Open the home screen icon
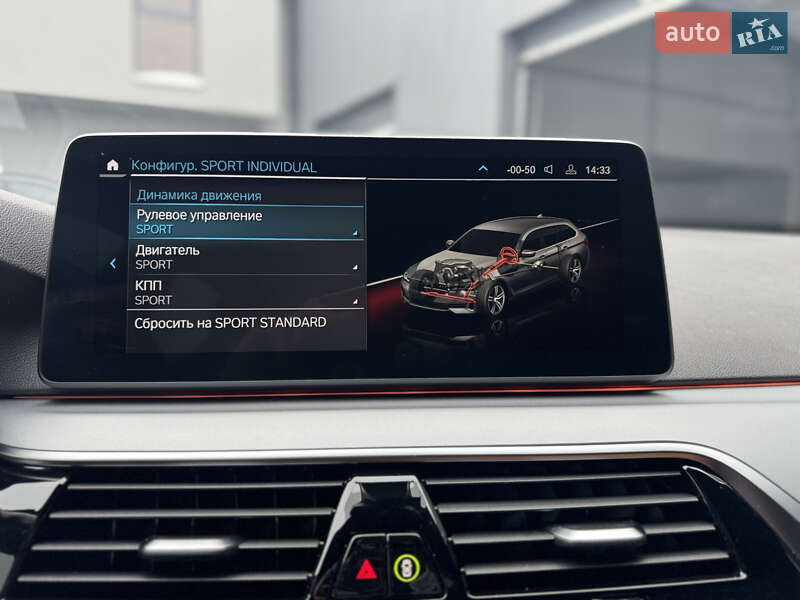The width and height of the screenshot is (800, 600). pyautogui.click(x=113, y=166)
